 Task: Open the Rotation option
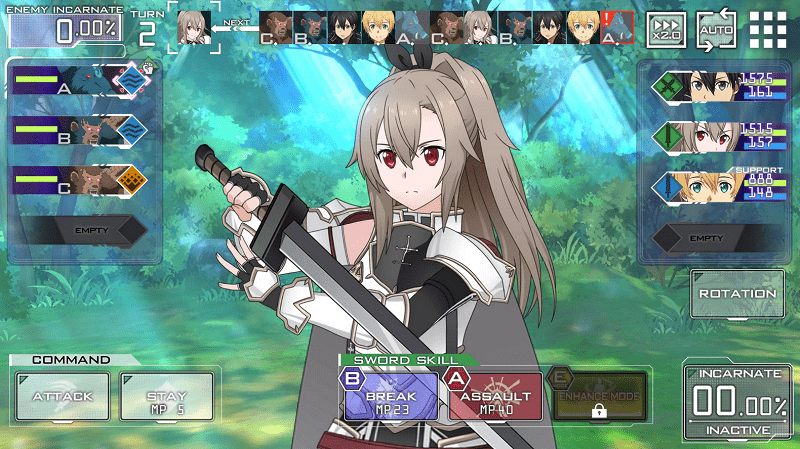click(737, 294)
